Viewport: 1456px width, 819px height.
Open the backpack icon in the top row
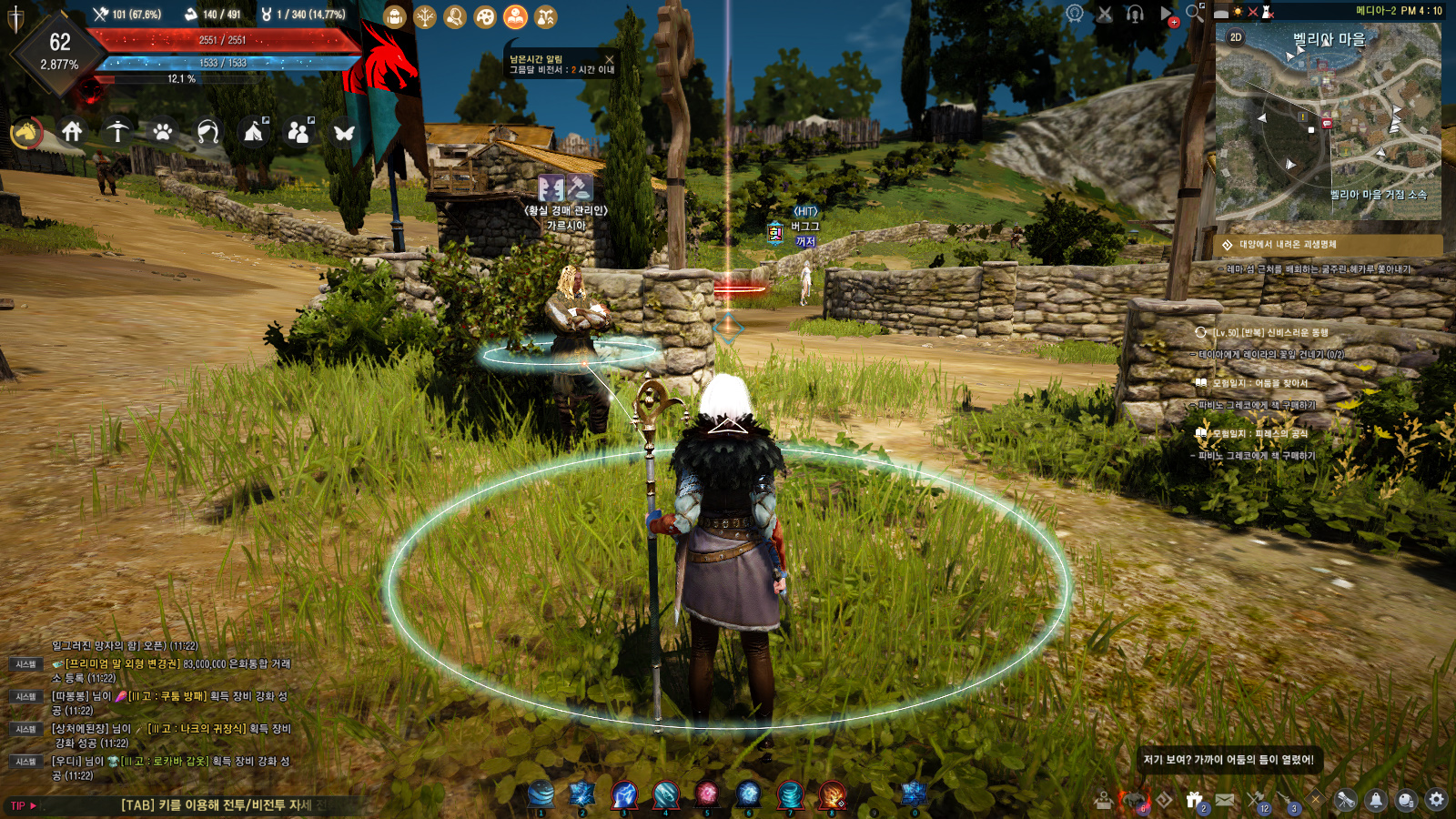[394, 16]
